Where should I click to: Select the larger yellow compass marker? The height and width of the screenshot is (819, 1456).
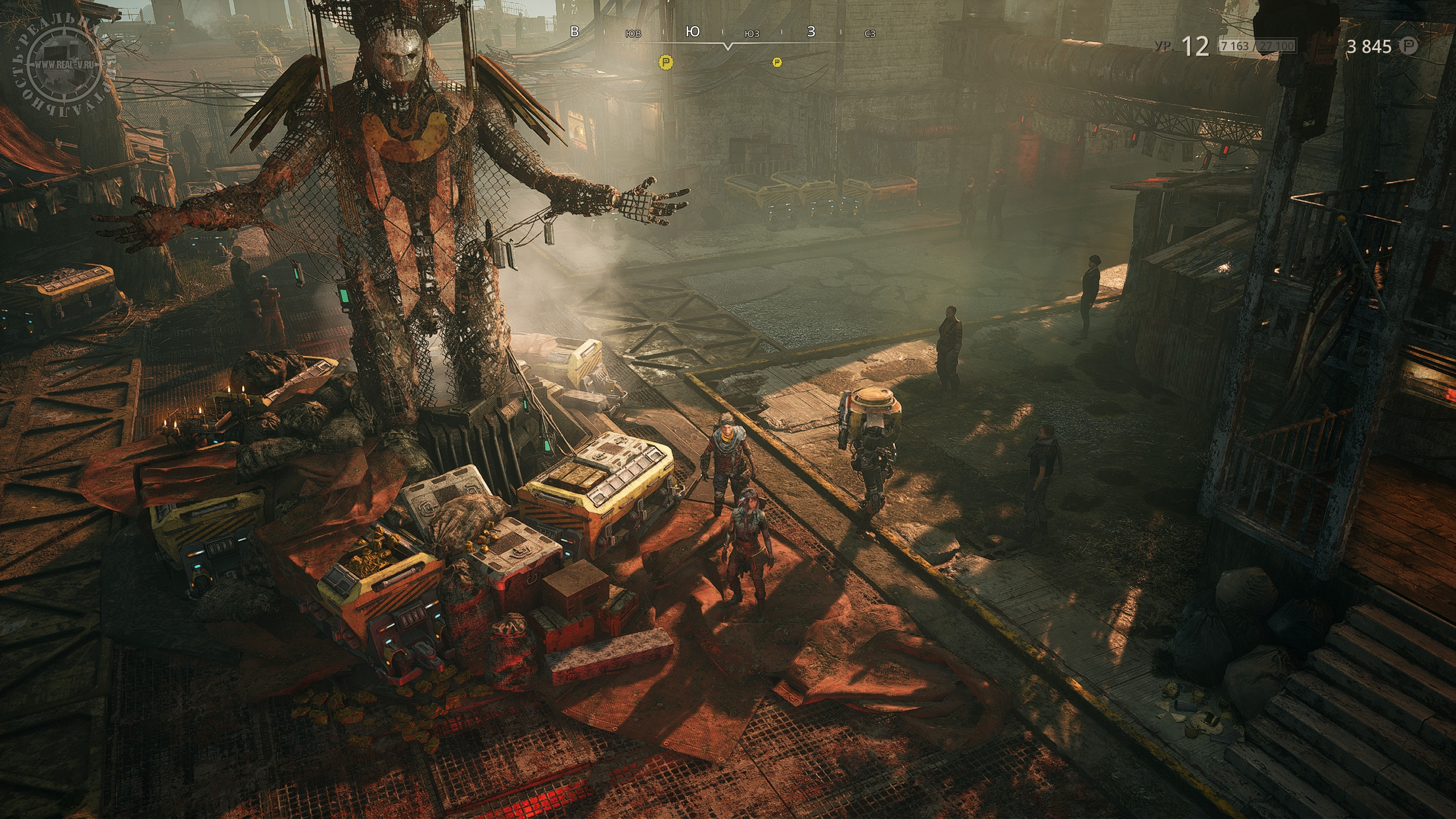tap(665, 61)
